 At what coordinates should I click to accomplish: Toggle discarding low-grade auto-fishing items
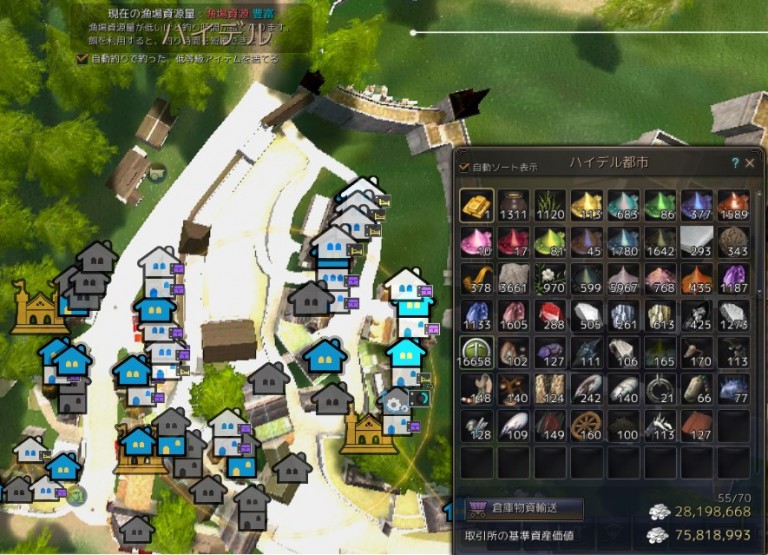pos(83,59)
